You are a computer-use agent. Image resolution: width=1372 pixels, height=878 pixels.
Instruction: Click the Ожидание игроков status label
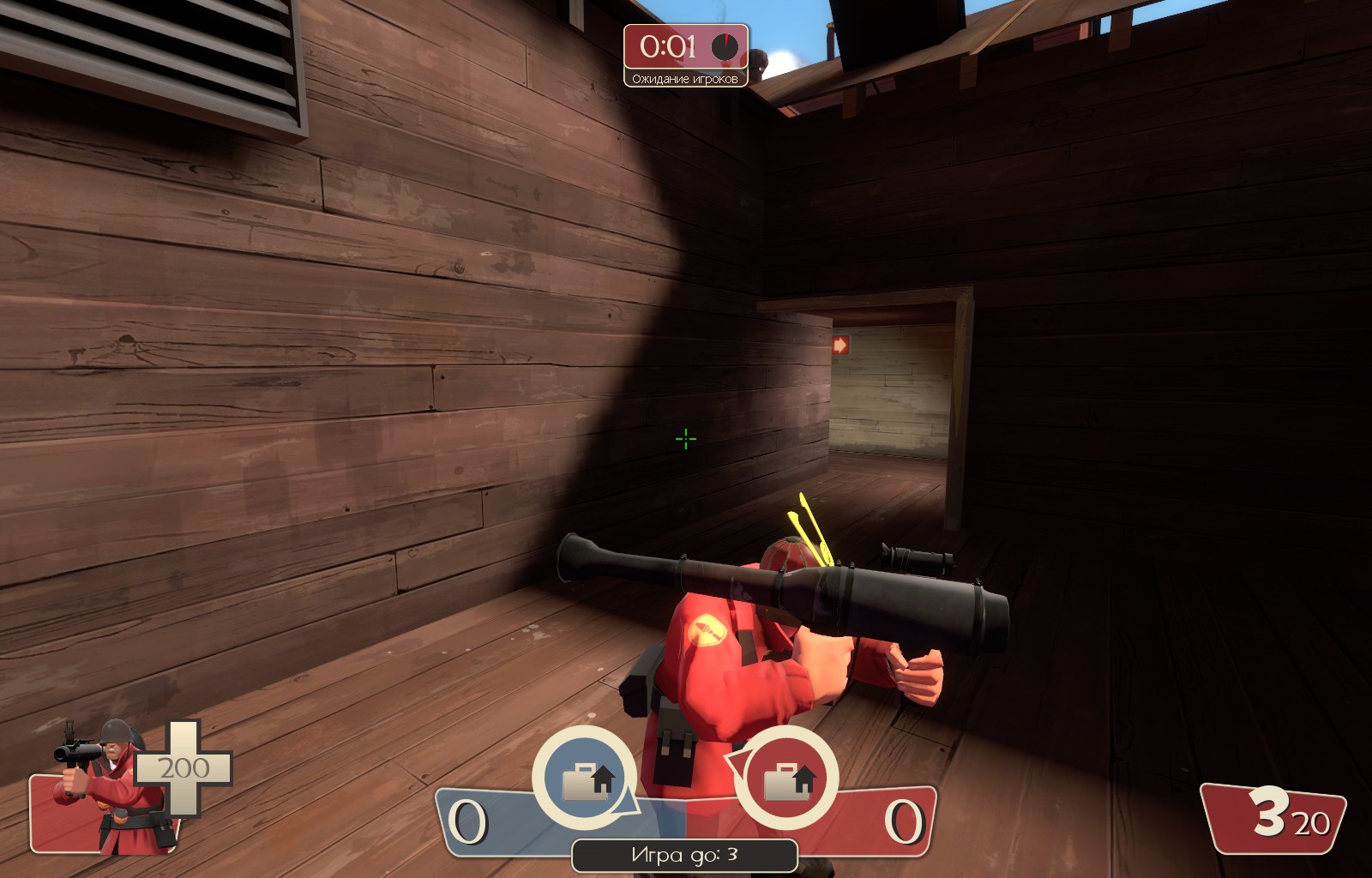(x=686, y=81)
